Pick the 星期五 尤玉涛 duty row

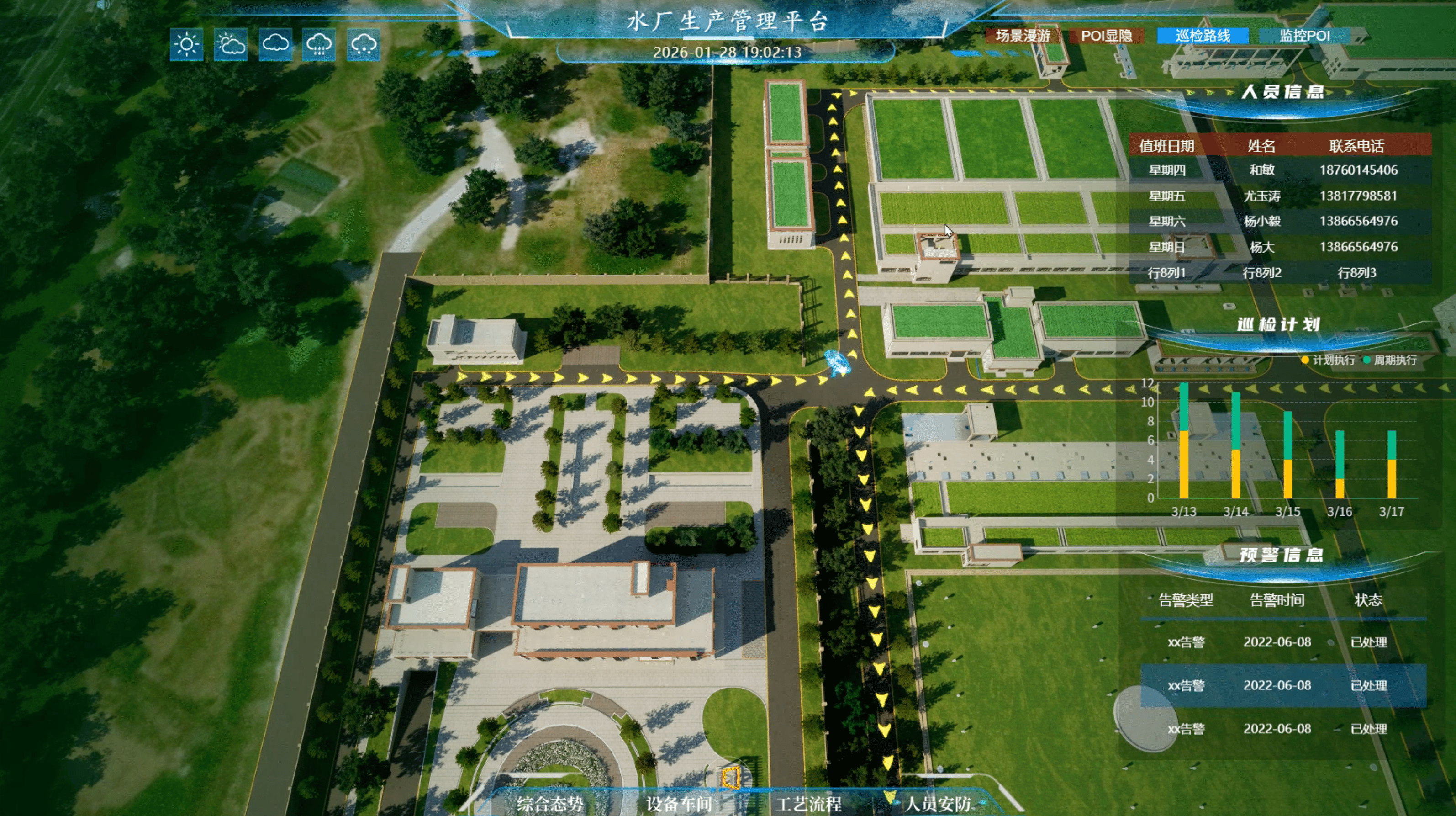point(1280,196)
